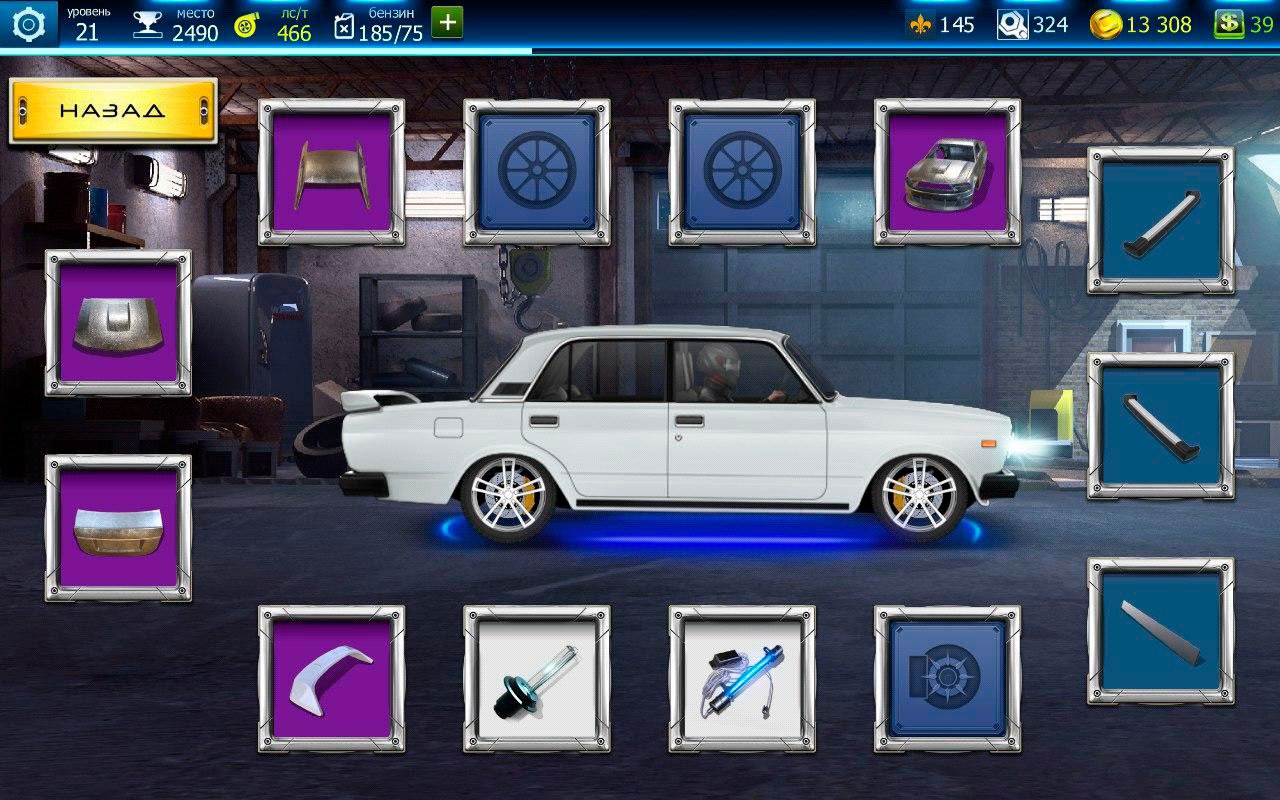
Task: Go back with the НАЗАД button
Action: click(x=112, y=110)
